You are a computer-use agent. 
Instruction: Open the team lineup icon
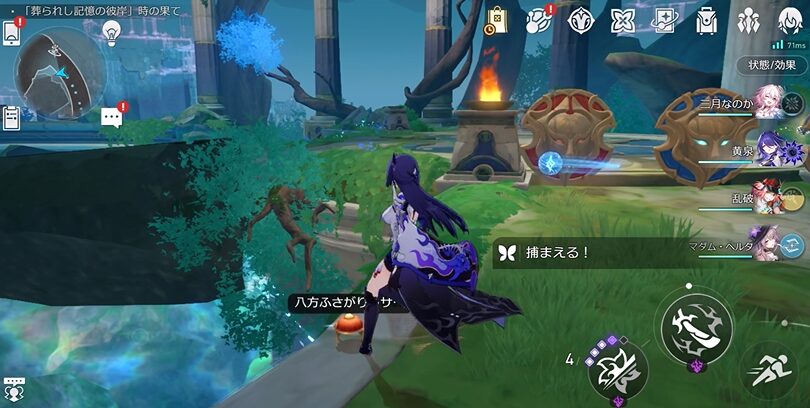coord(749,21)
